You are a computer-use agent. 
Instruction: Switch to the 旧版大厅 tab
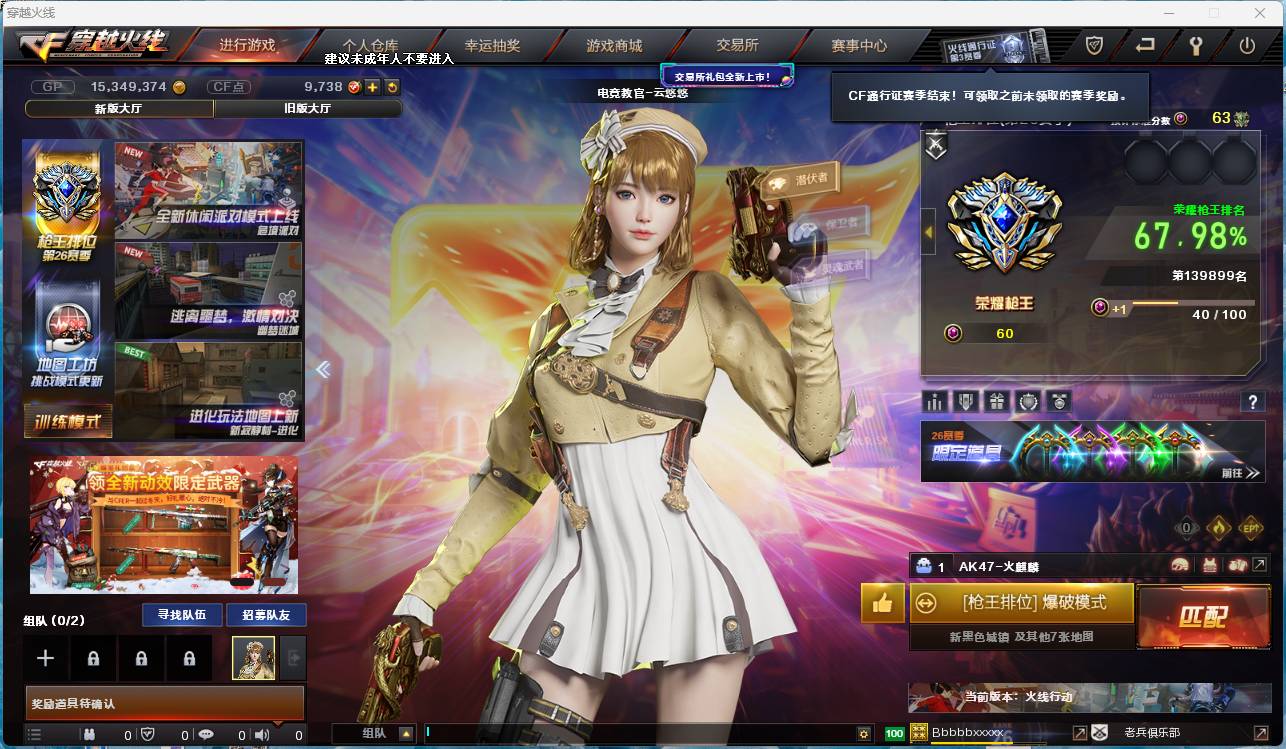pyautogui.click(x=307, y=106)
